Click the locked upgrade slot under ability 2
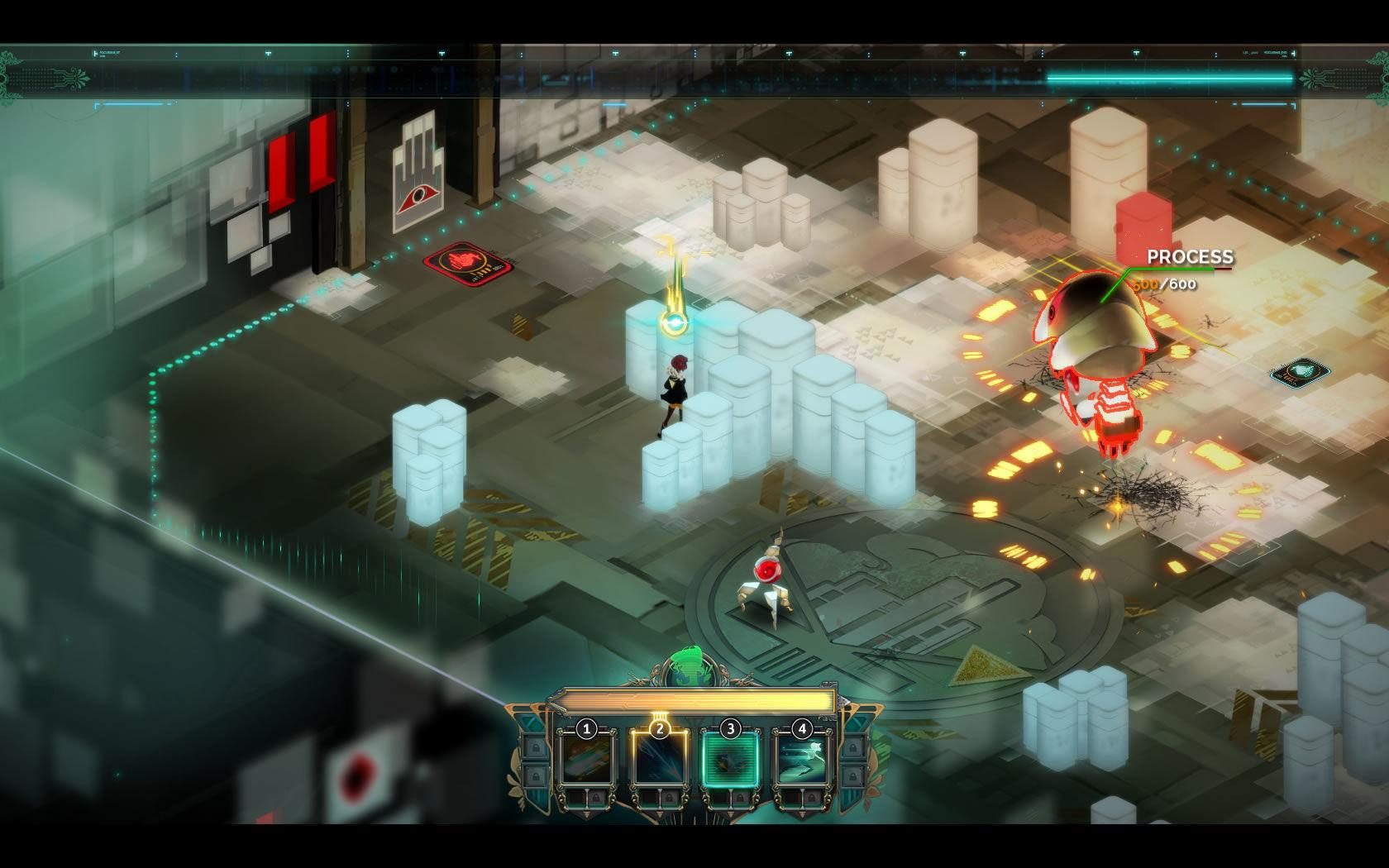 (x=668, y=798)
